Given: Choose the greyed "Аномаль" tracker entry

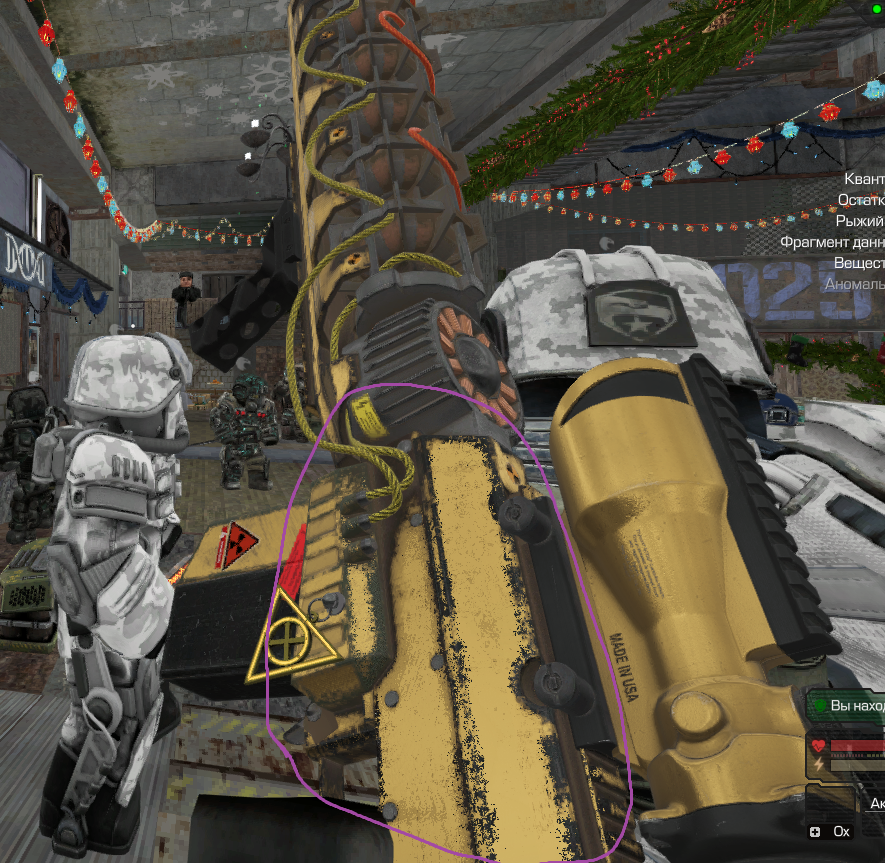Looking at the screenshot, I should point(854,284).
